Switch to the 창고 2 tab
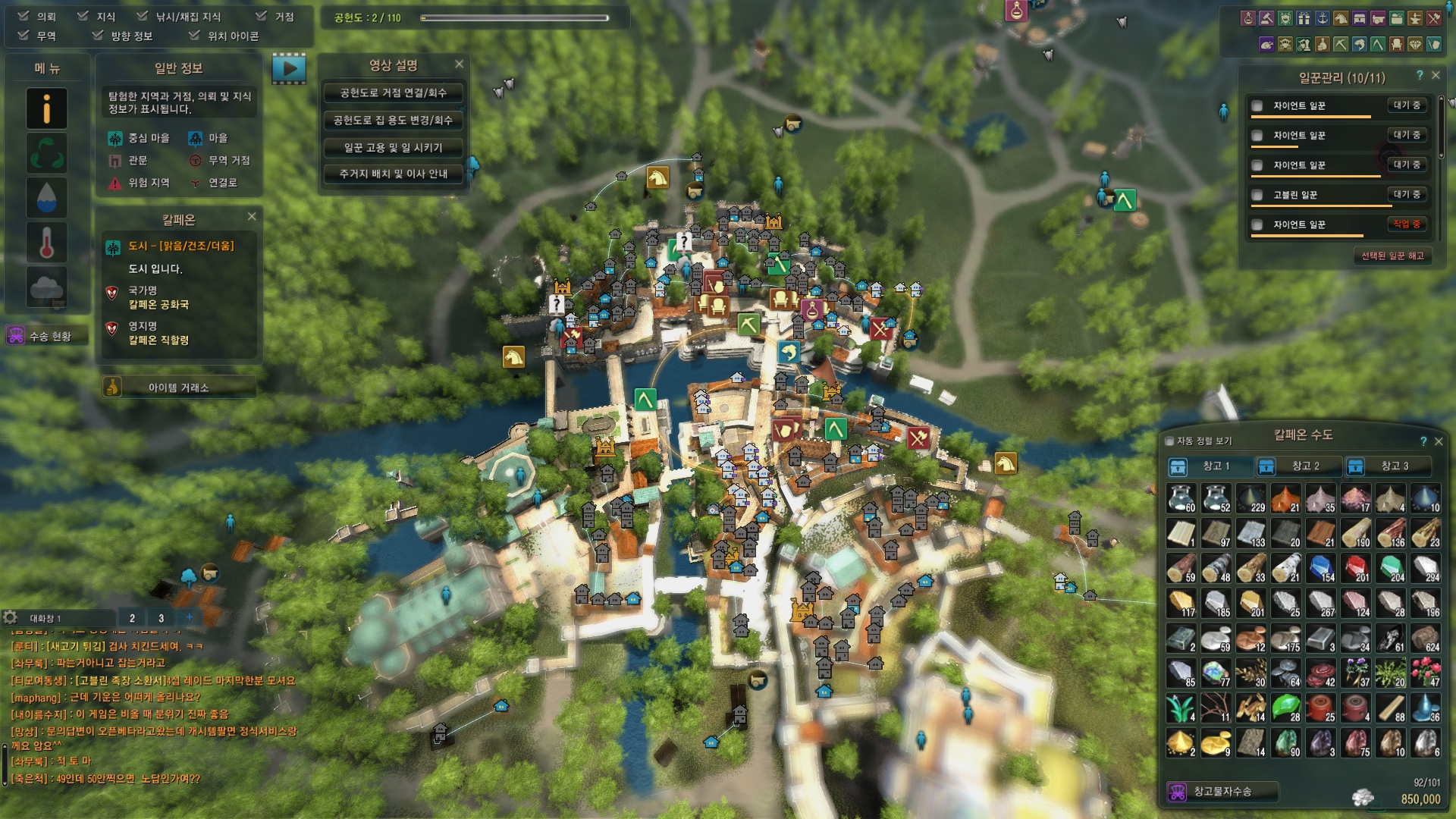This screenshot has width=1456, height=819. tap(1298, 466)
